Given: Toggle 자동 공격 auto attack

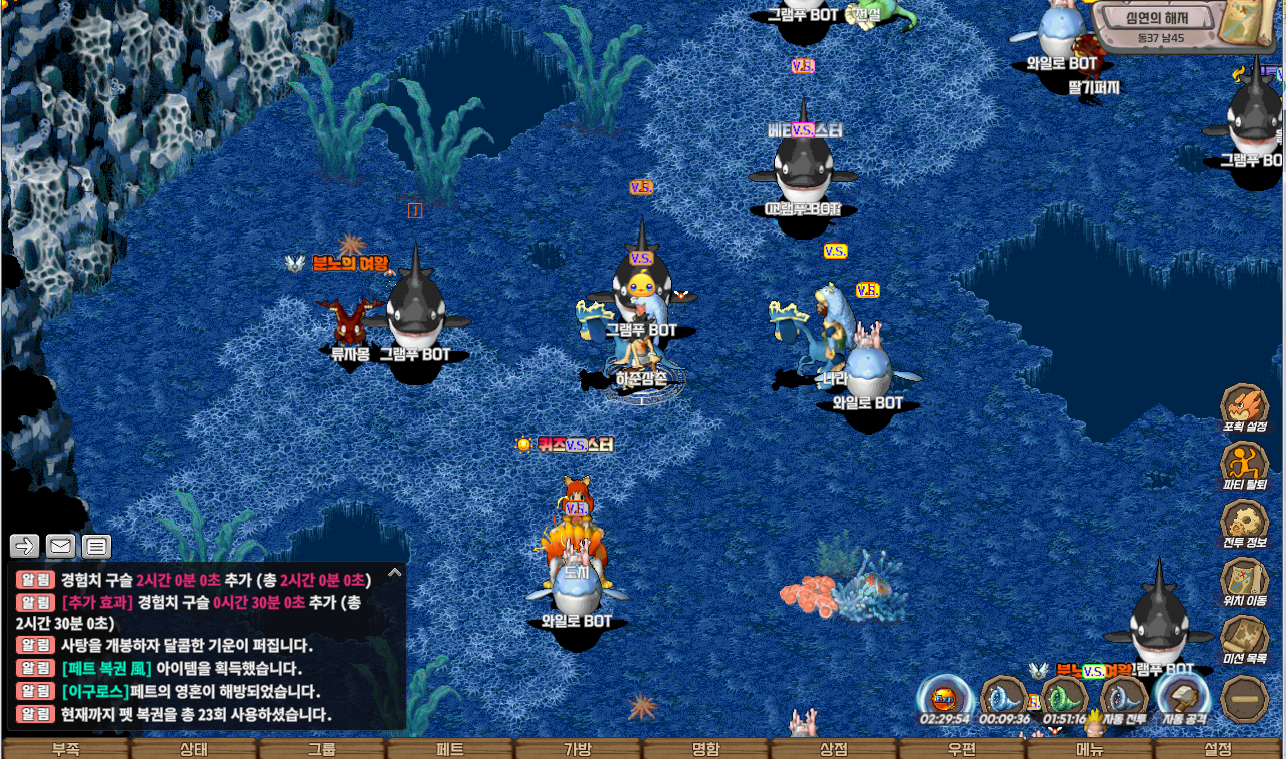Looking at the screenshot, I should (1184, 697).
